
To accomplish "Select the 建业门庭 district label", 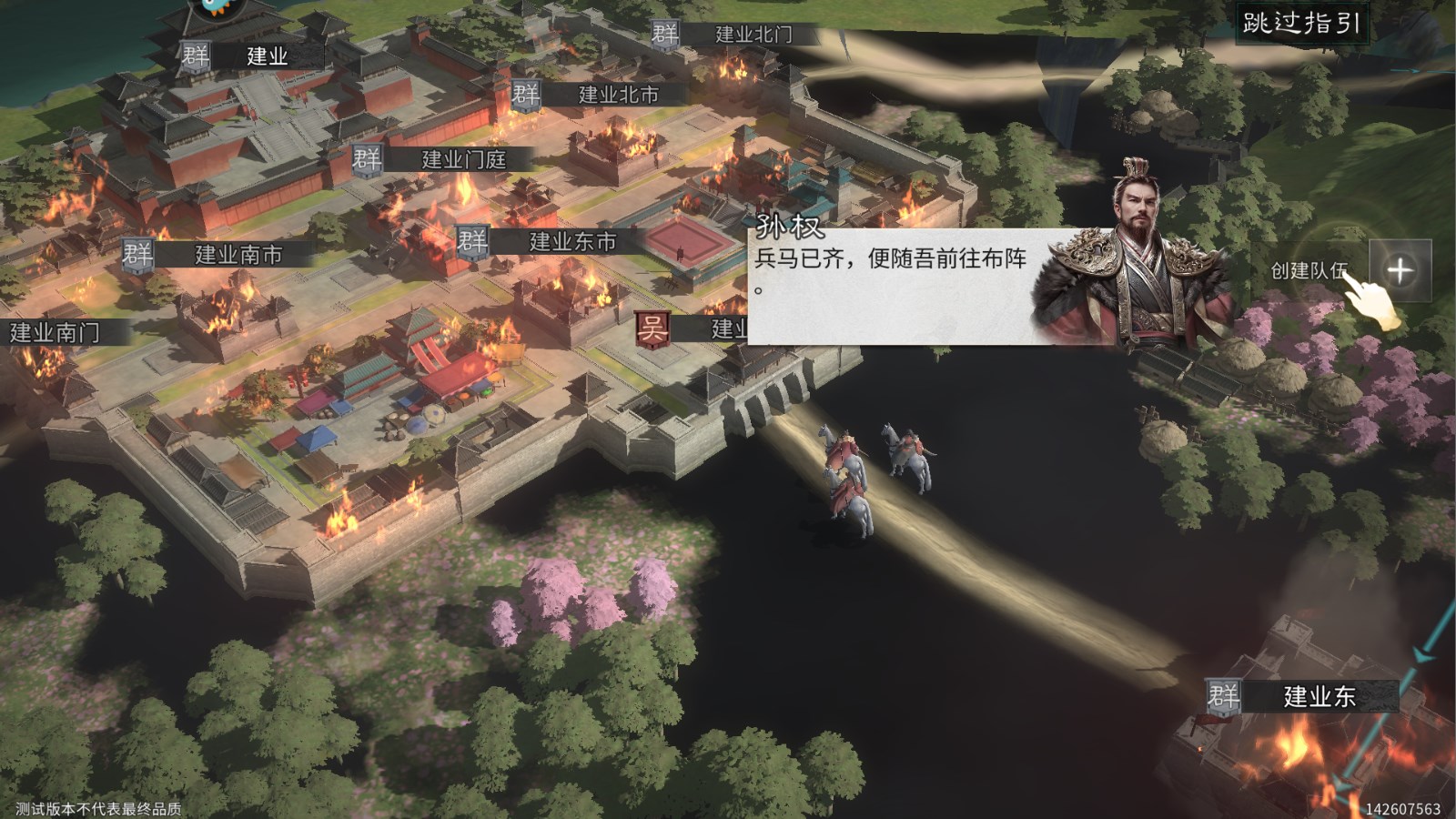I will click(466, 158).
